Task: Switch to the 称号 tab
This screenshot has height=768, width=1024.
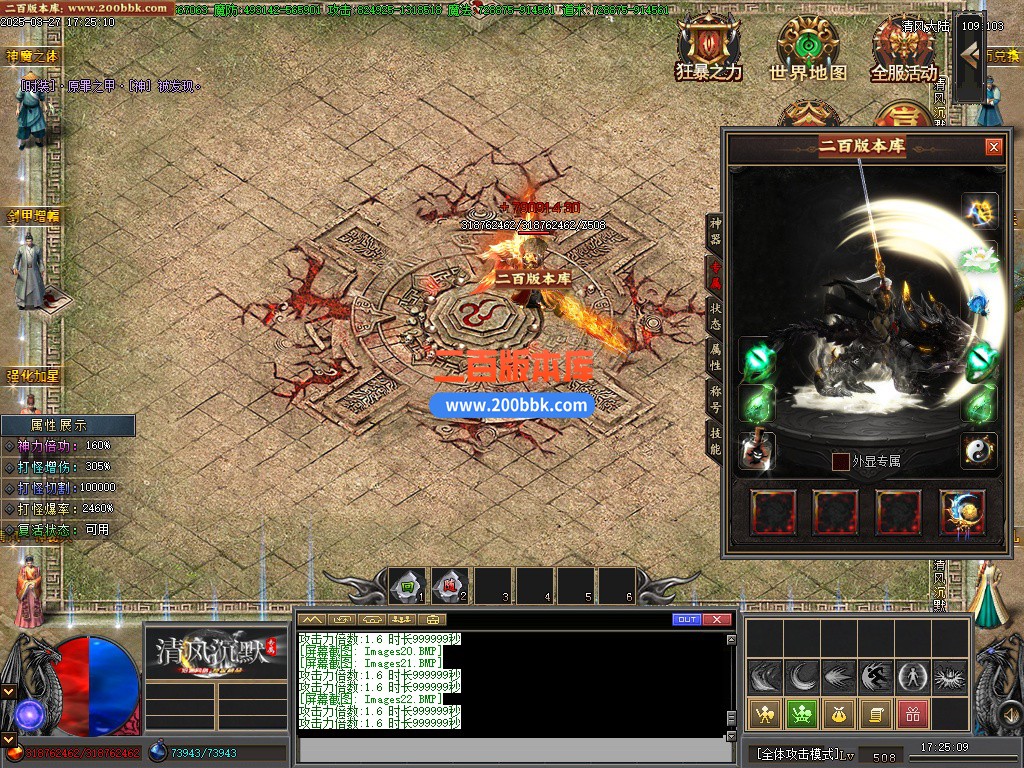Action: 715,397
